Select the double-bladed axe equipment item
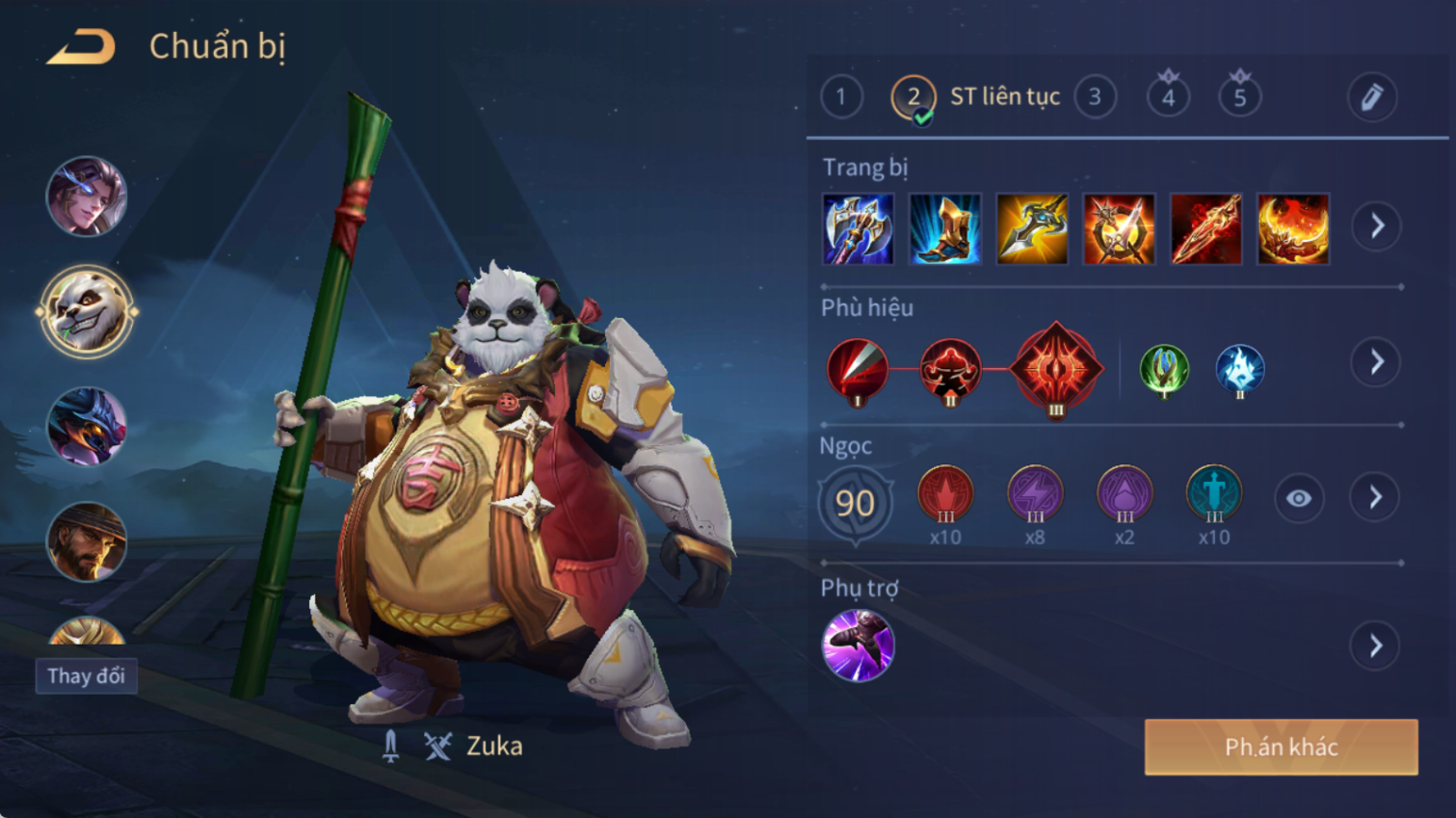Image resolution: width=1456 pixels, height=818 pixels. tap(858, 229)
